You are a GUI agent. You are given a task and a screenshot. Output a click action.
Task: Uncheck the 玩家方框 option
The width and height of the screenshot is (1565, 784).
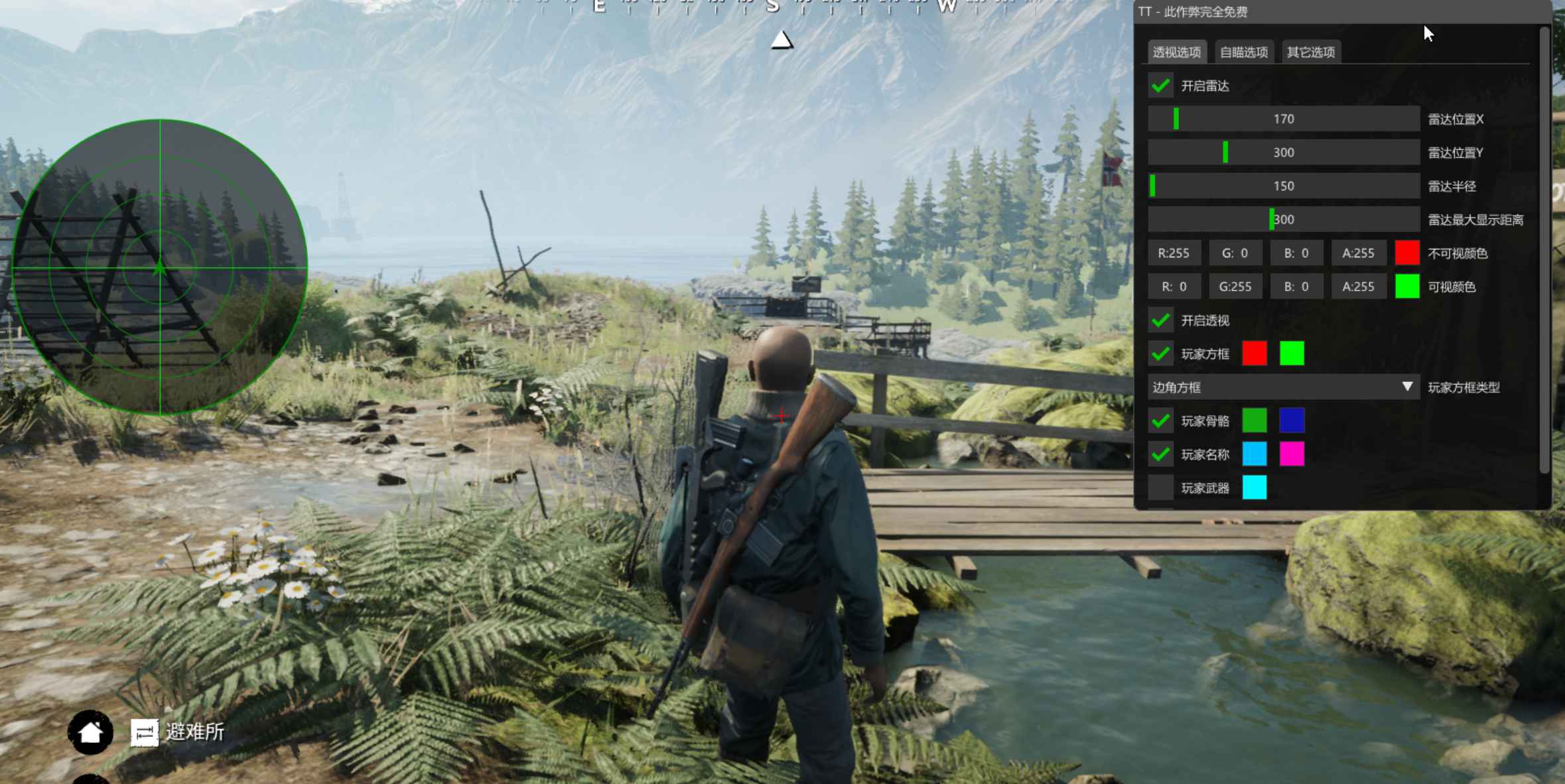pos(1162,354)
